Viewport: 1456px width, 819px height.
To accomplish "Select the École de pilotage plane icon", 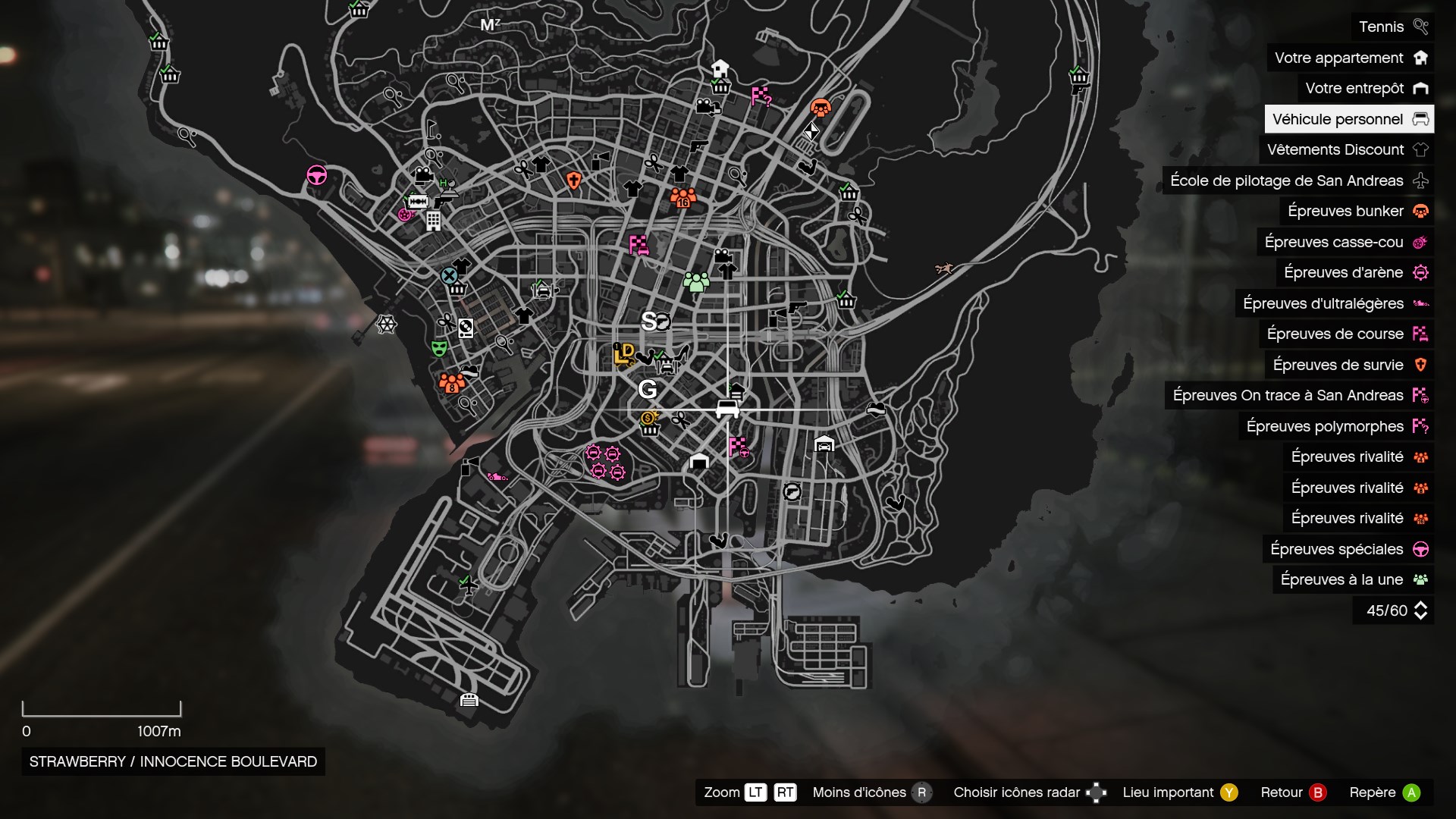I will [1420, 180].
